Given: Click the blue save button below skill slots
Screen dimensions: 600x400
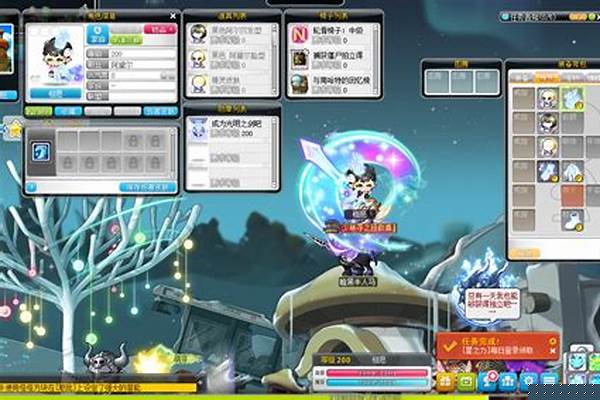Looking at the screenshot, I should pyautogui.click(x=147, y=186).
